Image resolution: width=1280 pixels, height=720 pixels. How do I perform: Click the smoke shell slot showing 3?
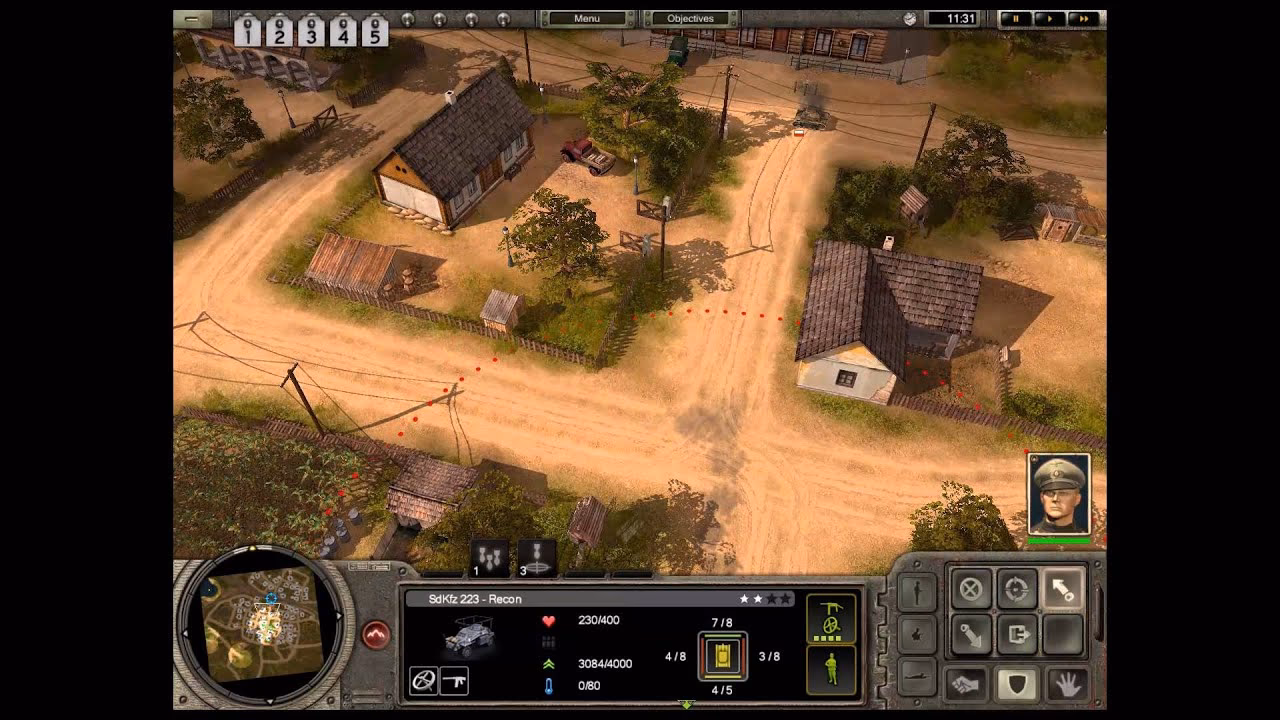pyautogui.click(x=536, y=556)
